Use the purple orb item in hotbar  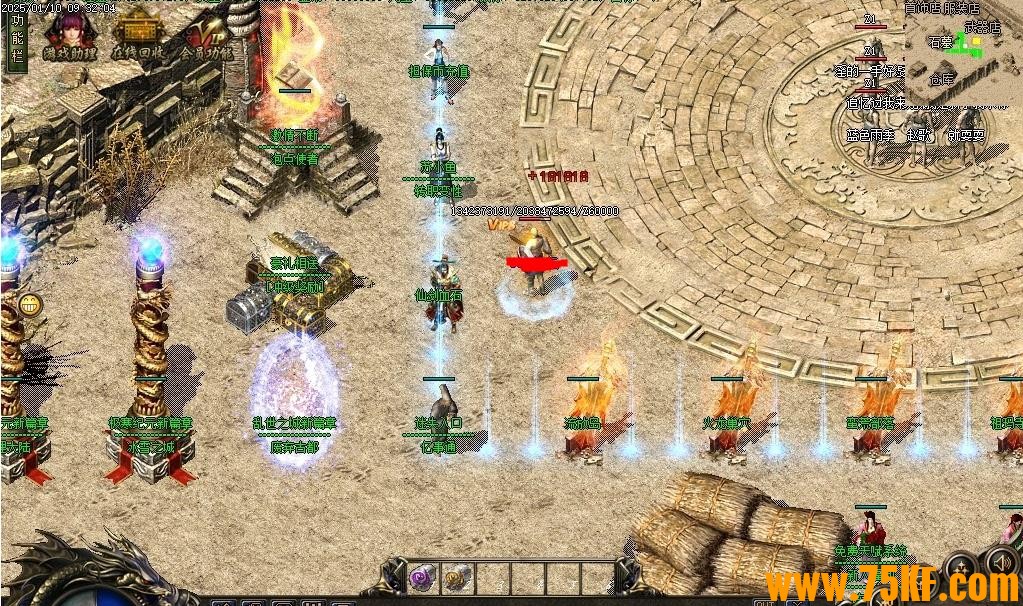[422, 577]
